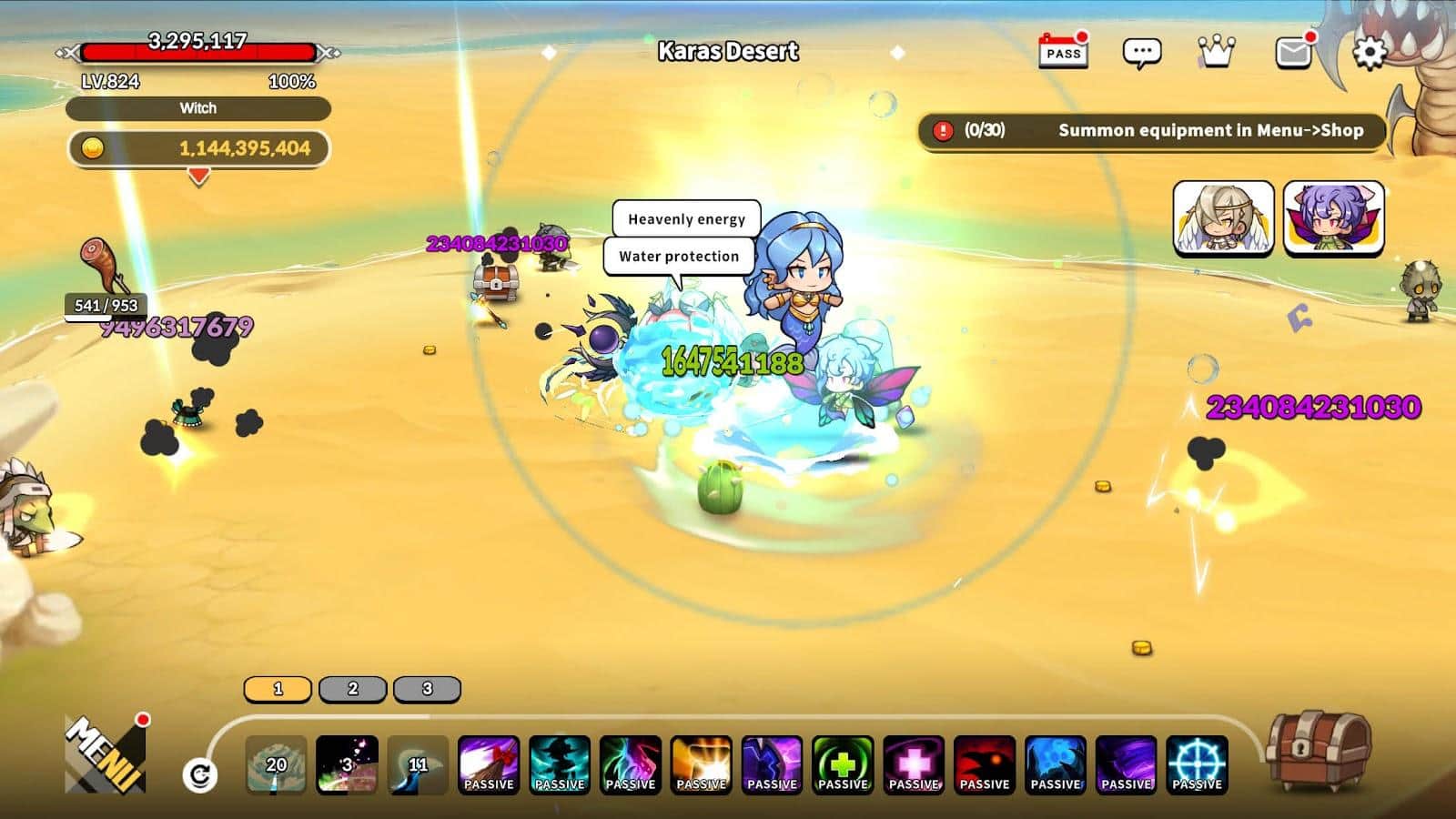Toggle the auto-skill circular arrow button
The image size is (1456, 819).
pyautogui.click(x=200, y=775)
